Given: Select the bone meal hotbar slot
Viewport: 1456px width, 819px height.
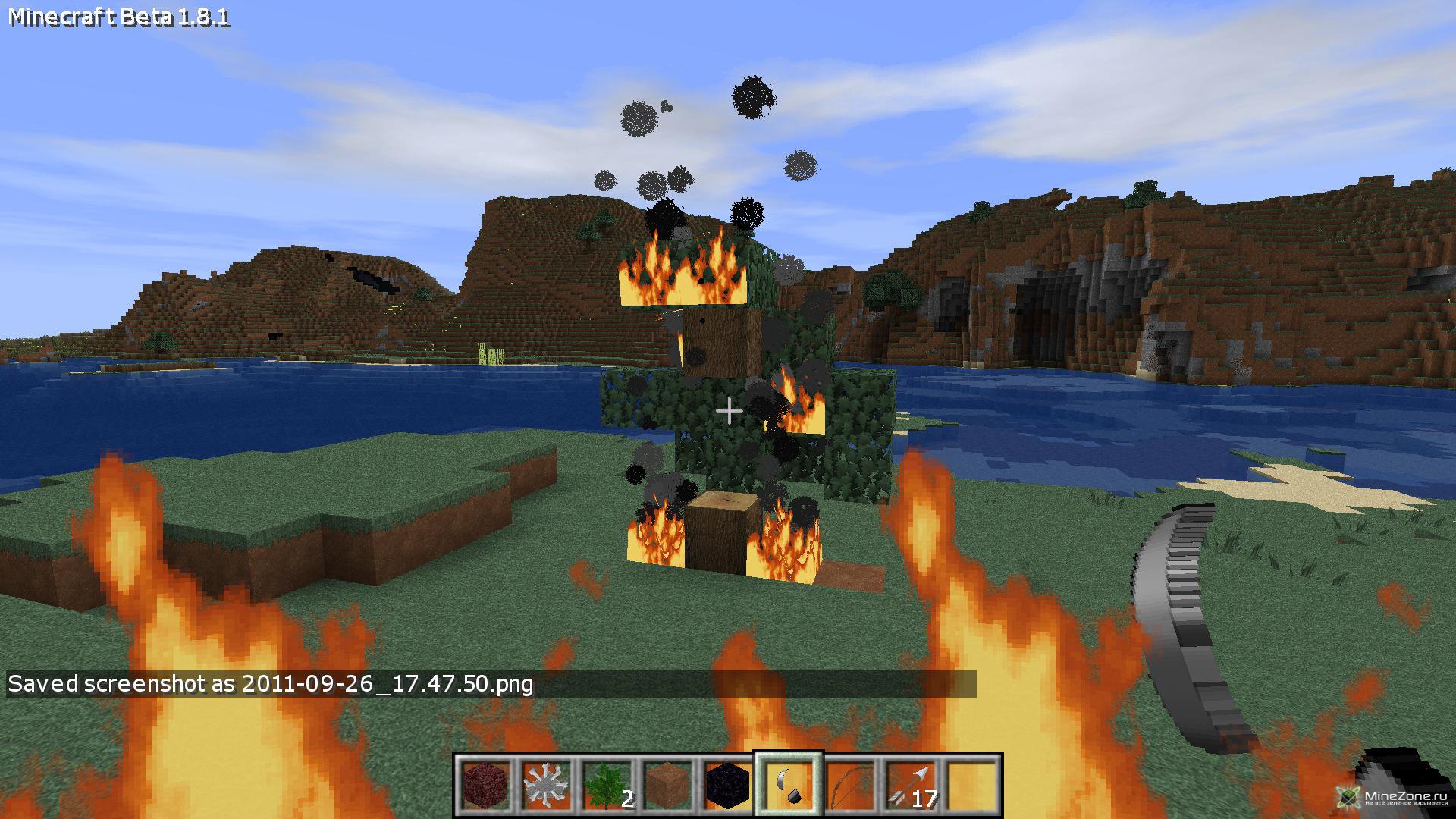Looking at the screenshot, I should (x=546, y=786).
